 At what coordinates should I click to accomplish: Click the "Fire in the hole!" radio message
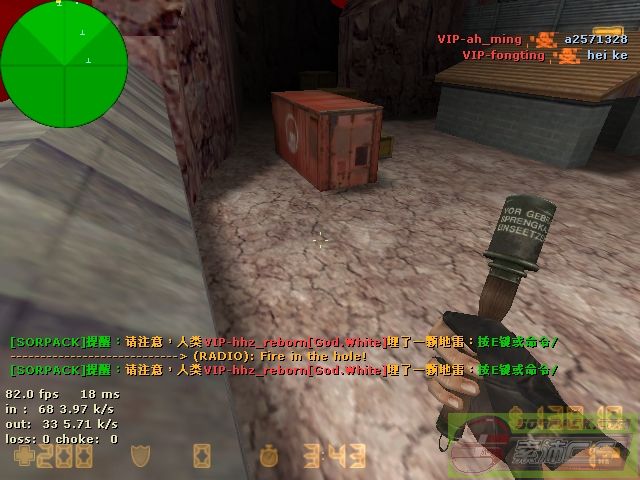click(x=280, y=356)
